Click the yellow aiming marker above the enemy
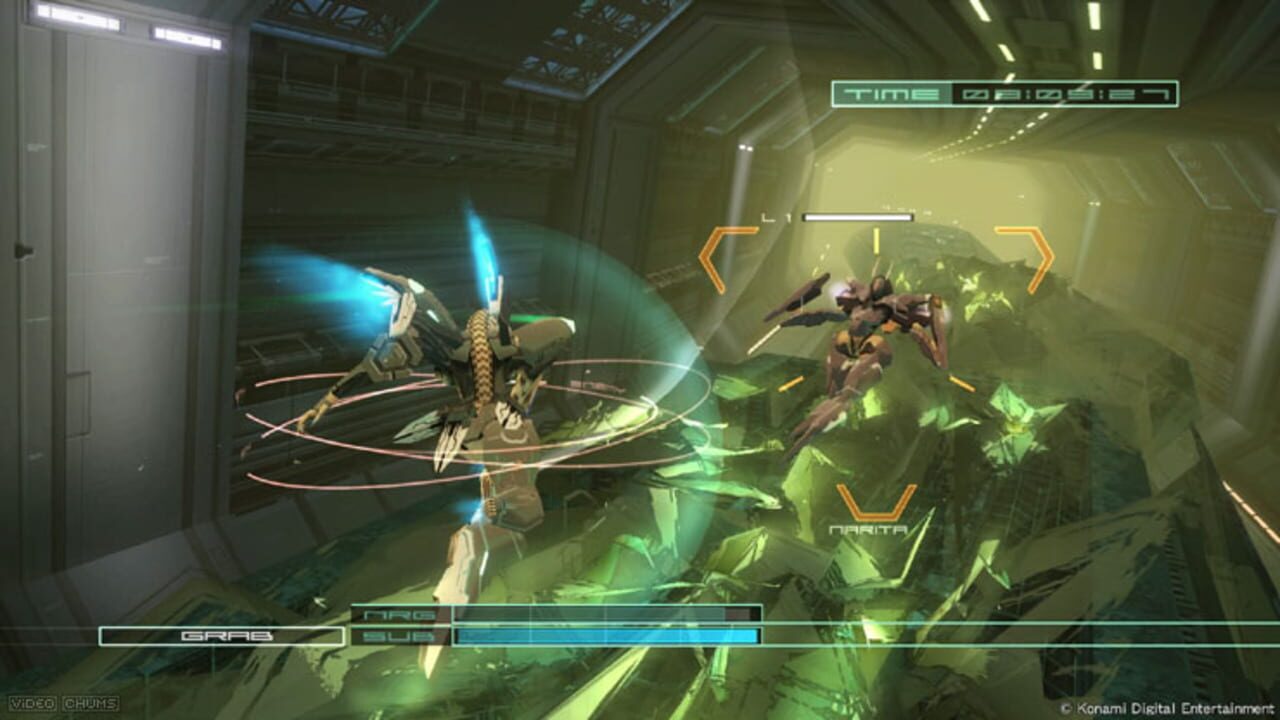Viewport: 1280px width, 720px height. tap(875, 241)
